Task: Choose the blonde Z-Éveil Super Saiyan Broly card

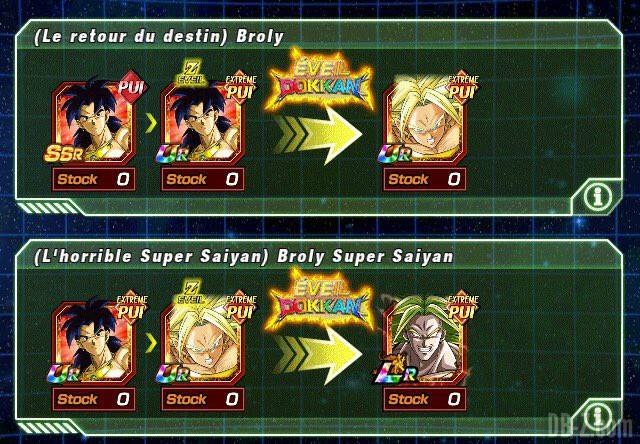Action: coord(203,342)
